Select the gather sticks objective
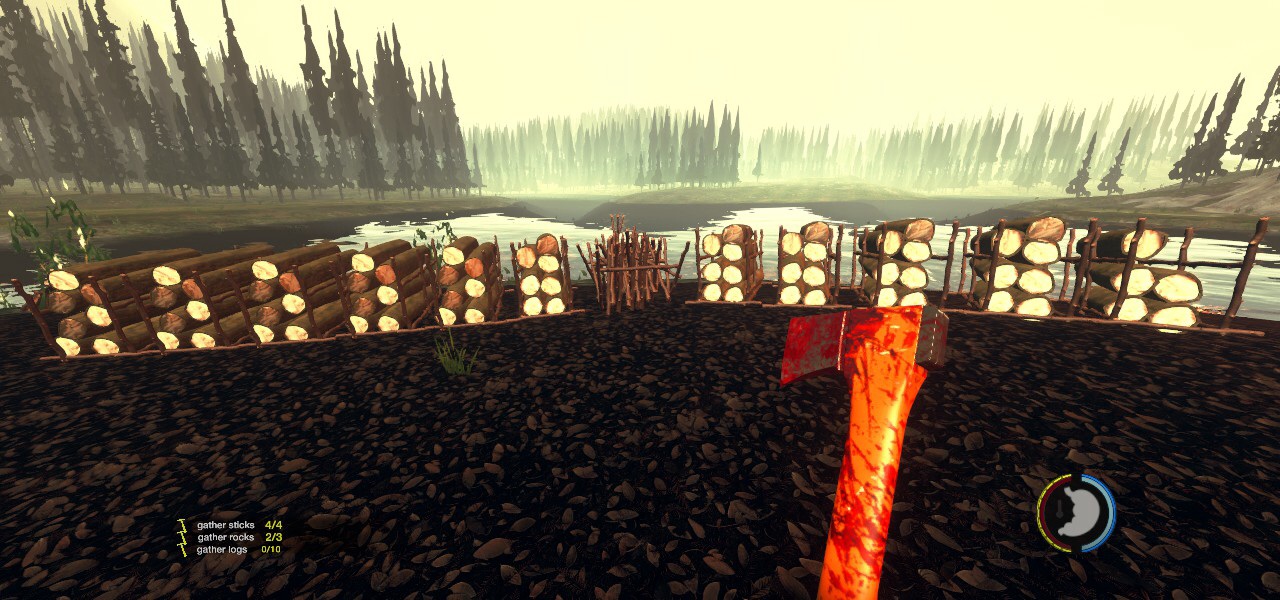The width and height of the screenshot is (1280, 600). [x=226, y=525]
